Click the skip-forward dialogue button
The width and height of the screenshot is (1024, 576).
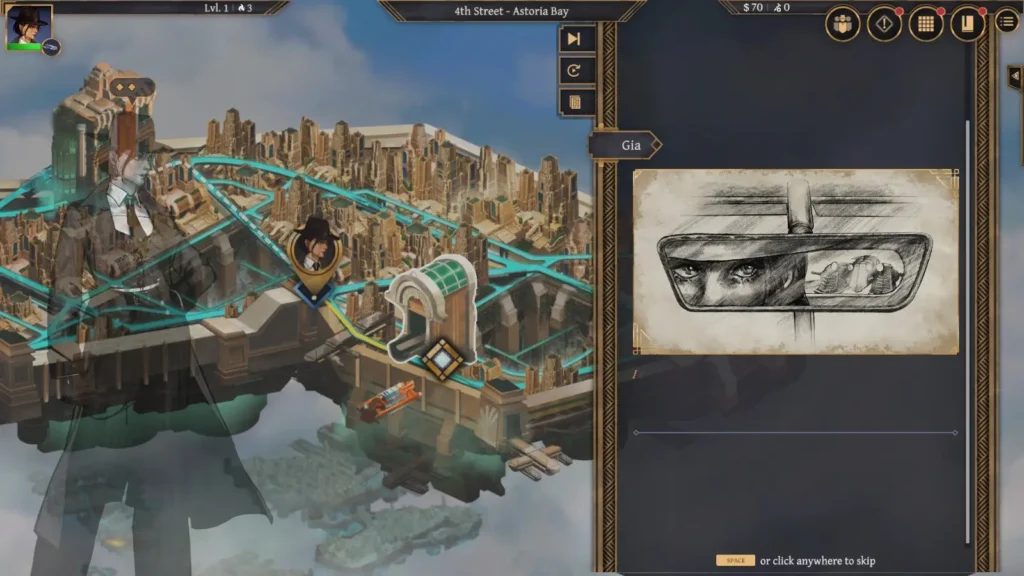coord(578,39)
